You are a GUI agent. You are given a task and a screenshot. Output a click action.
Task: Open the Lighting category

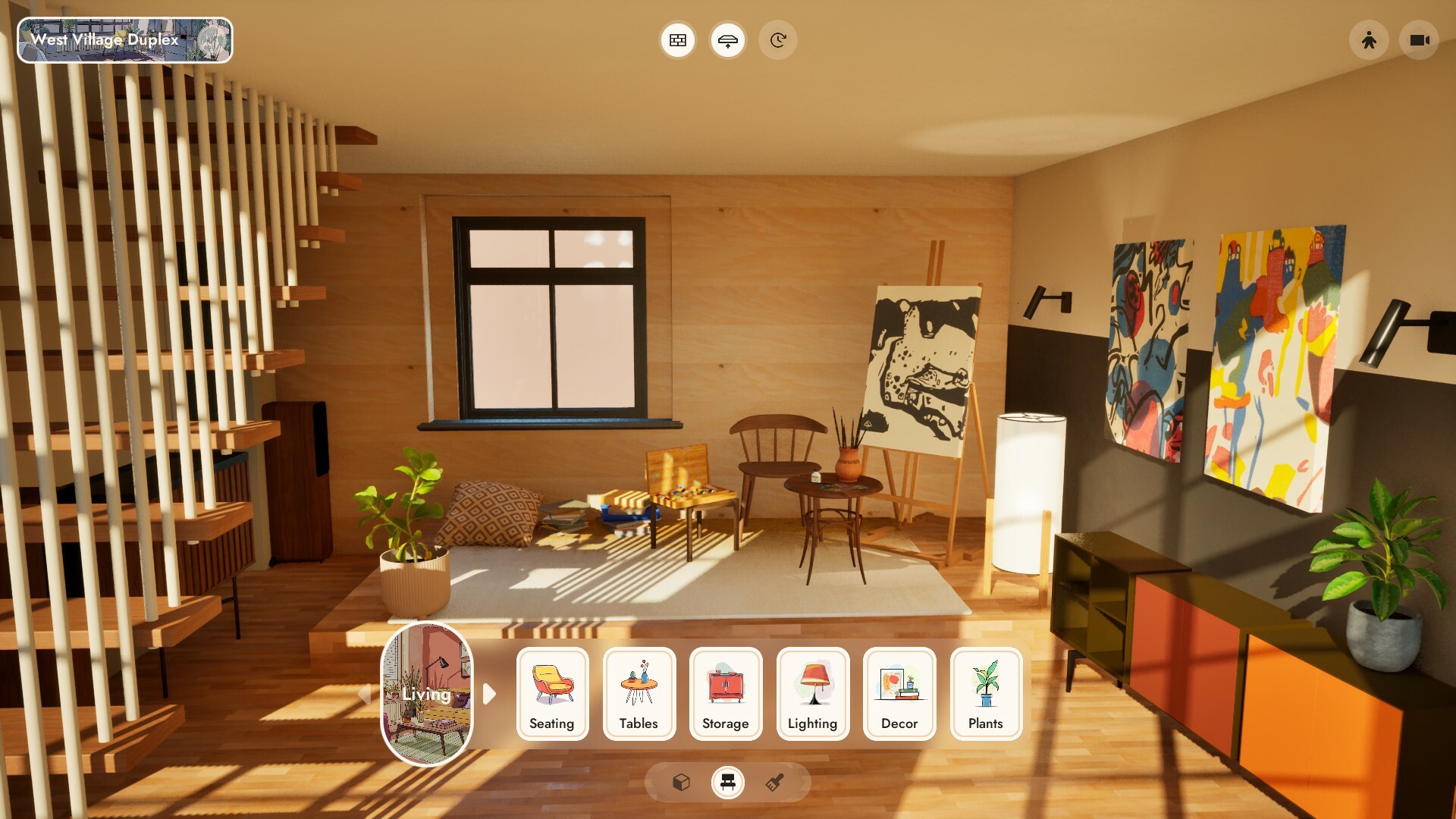812,694
